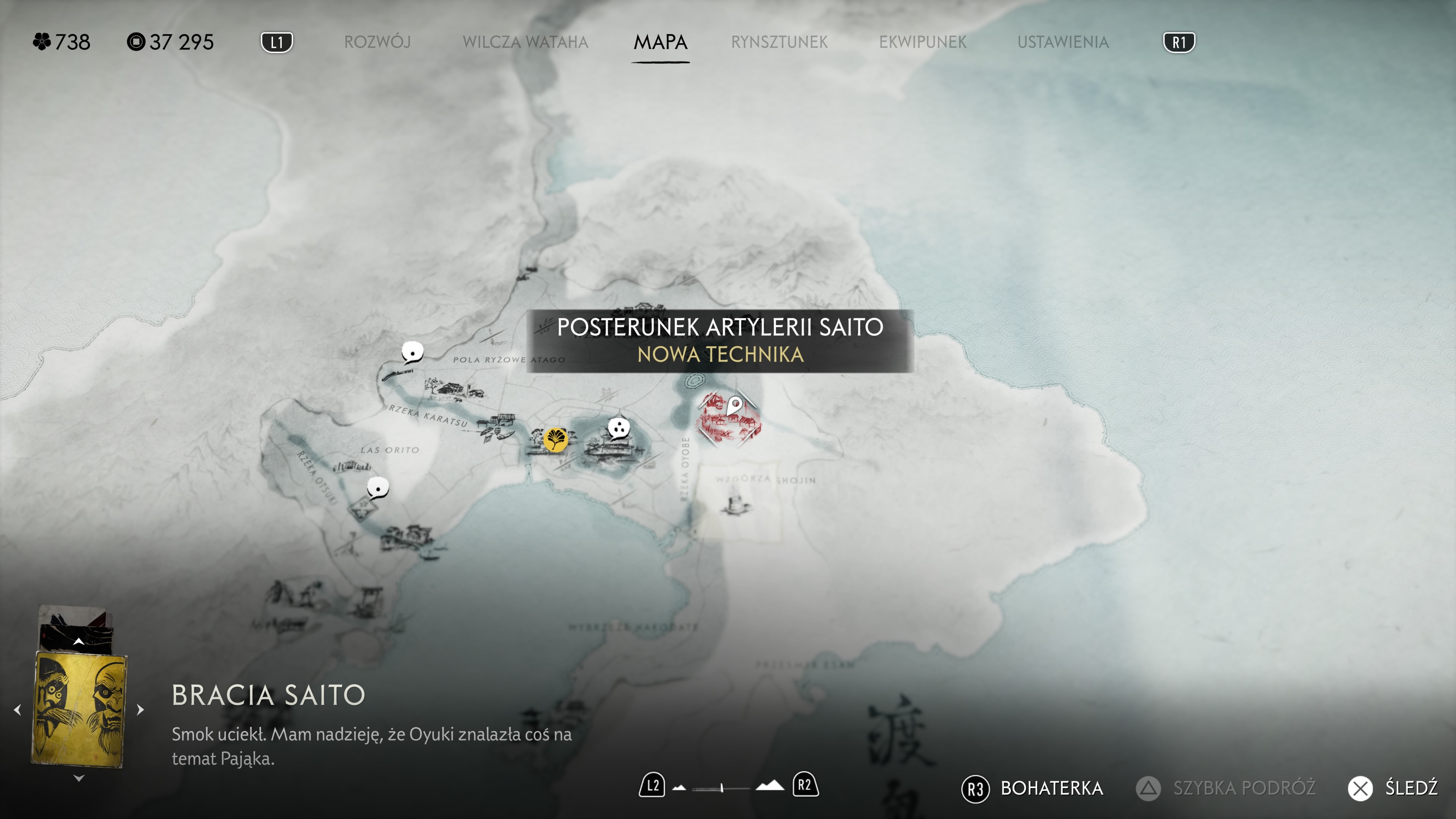Screen dimensions: 1456x819
Task: Open the Ekwipunek tab
Action: point(923,42)
